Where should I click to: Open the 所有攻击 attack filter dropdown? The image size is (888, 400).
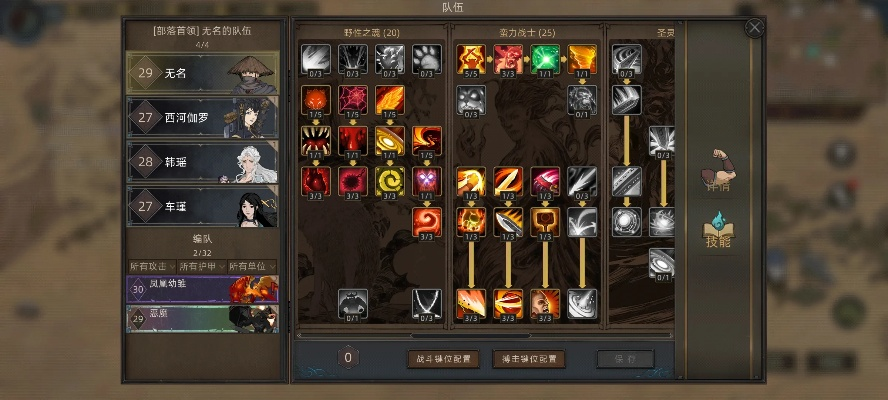[x=151, y=265]
